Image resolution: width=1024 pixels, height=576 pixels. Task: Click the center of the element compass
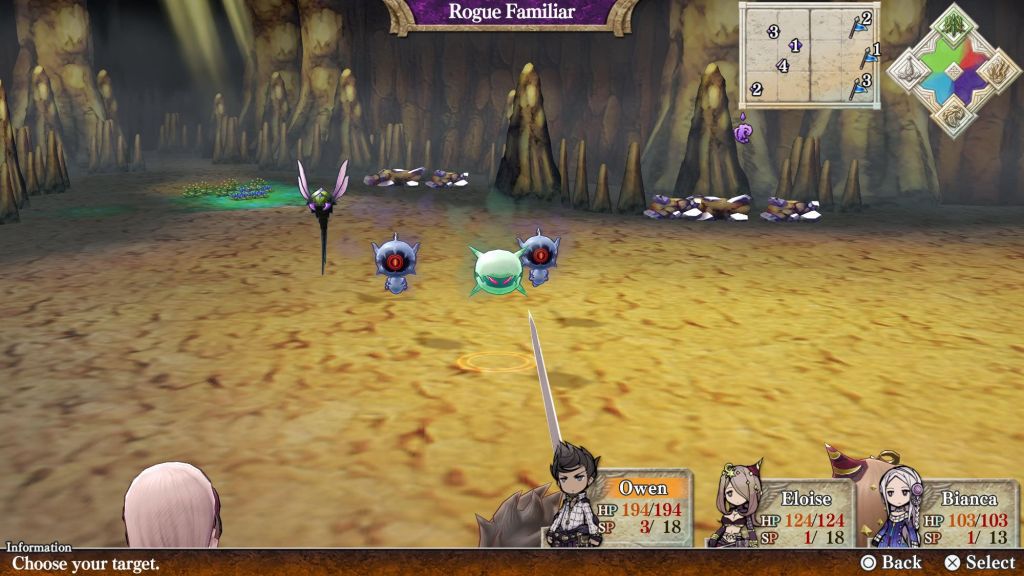[x=952, y=71]
